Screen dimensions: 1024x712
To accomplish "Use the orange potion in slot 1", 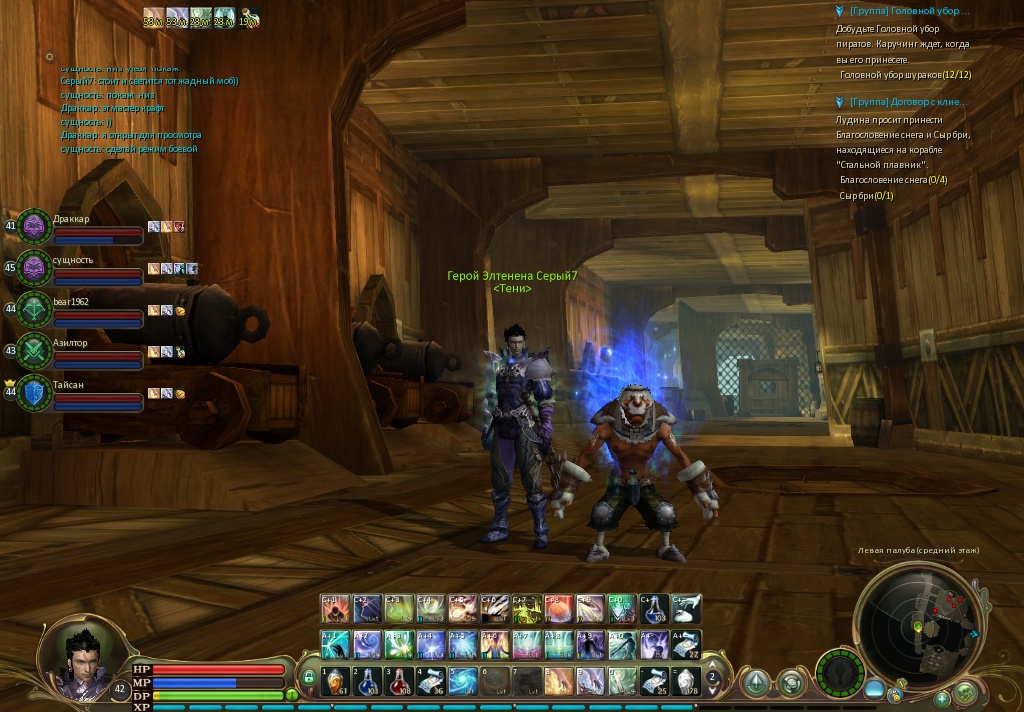I will click(x=336, y=681).
